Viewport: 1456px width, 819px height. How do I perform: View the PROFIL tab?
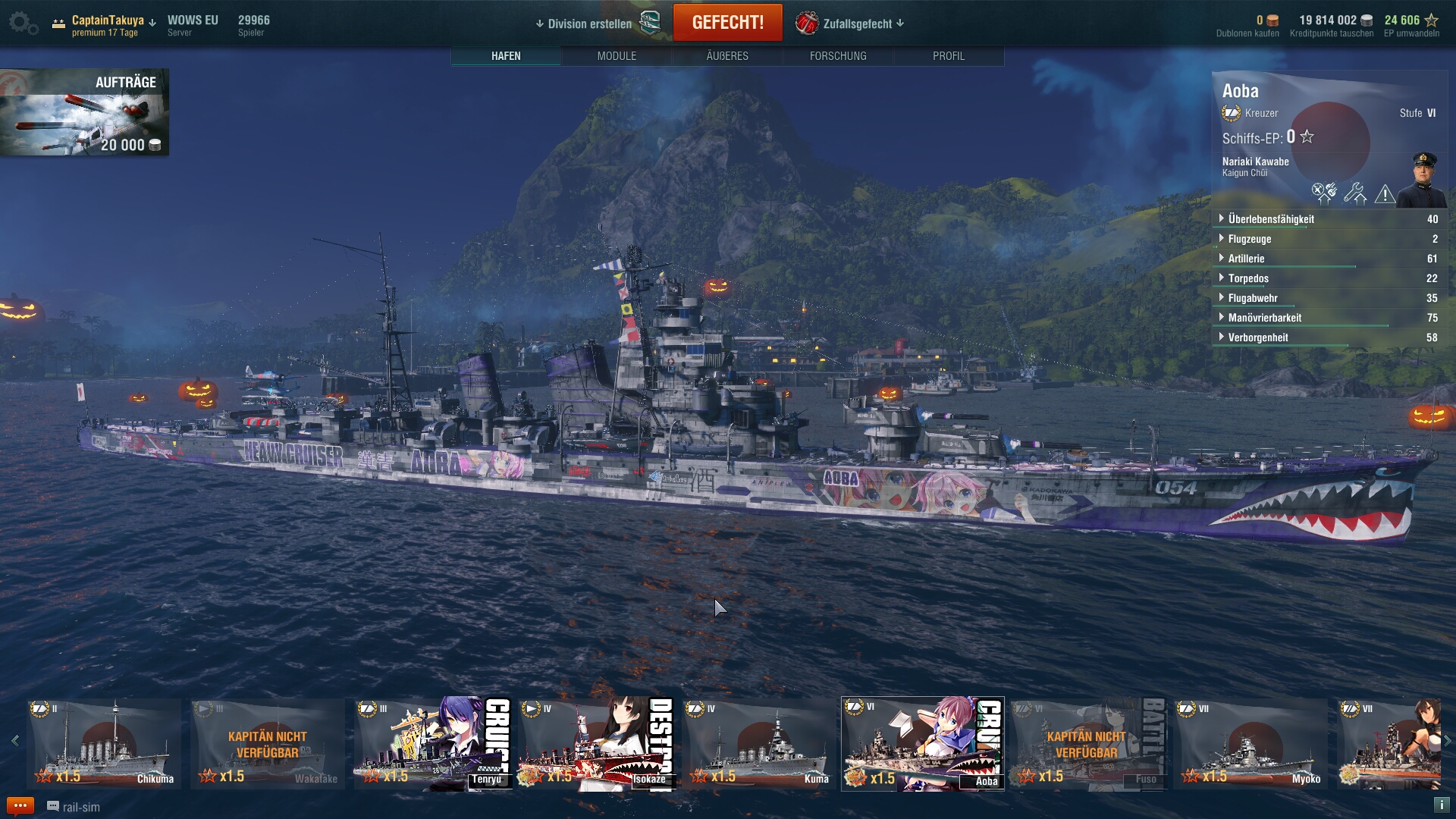click(949, 56)
